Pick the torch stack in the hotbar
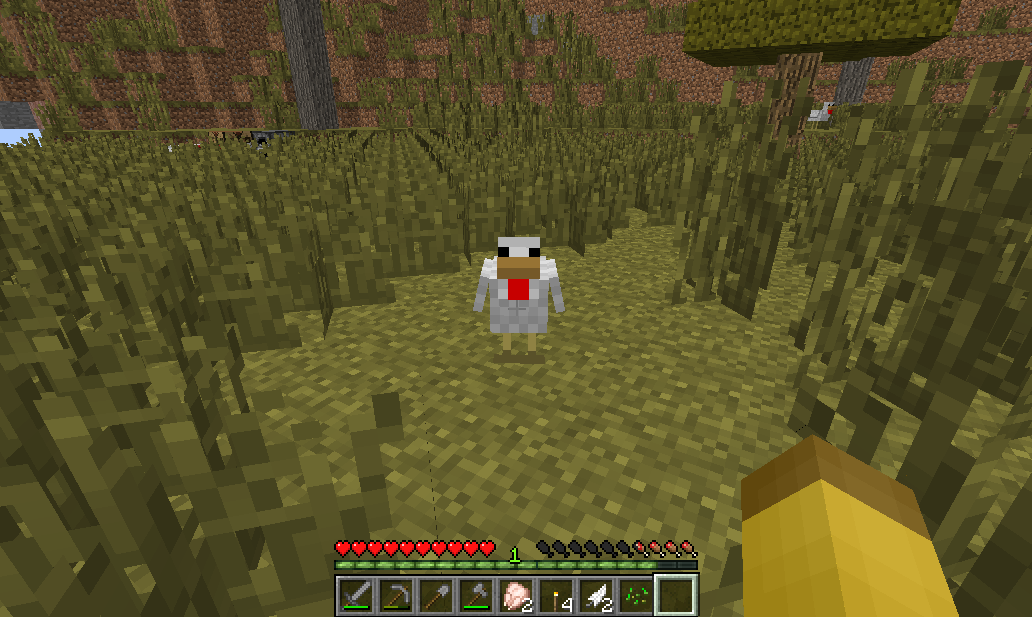 pos(554,596)
